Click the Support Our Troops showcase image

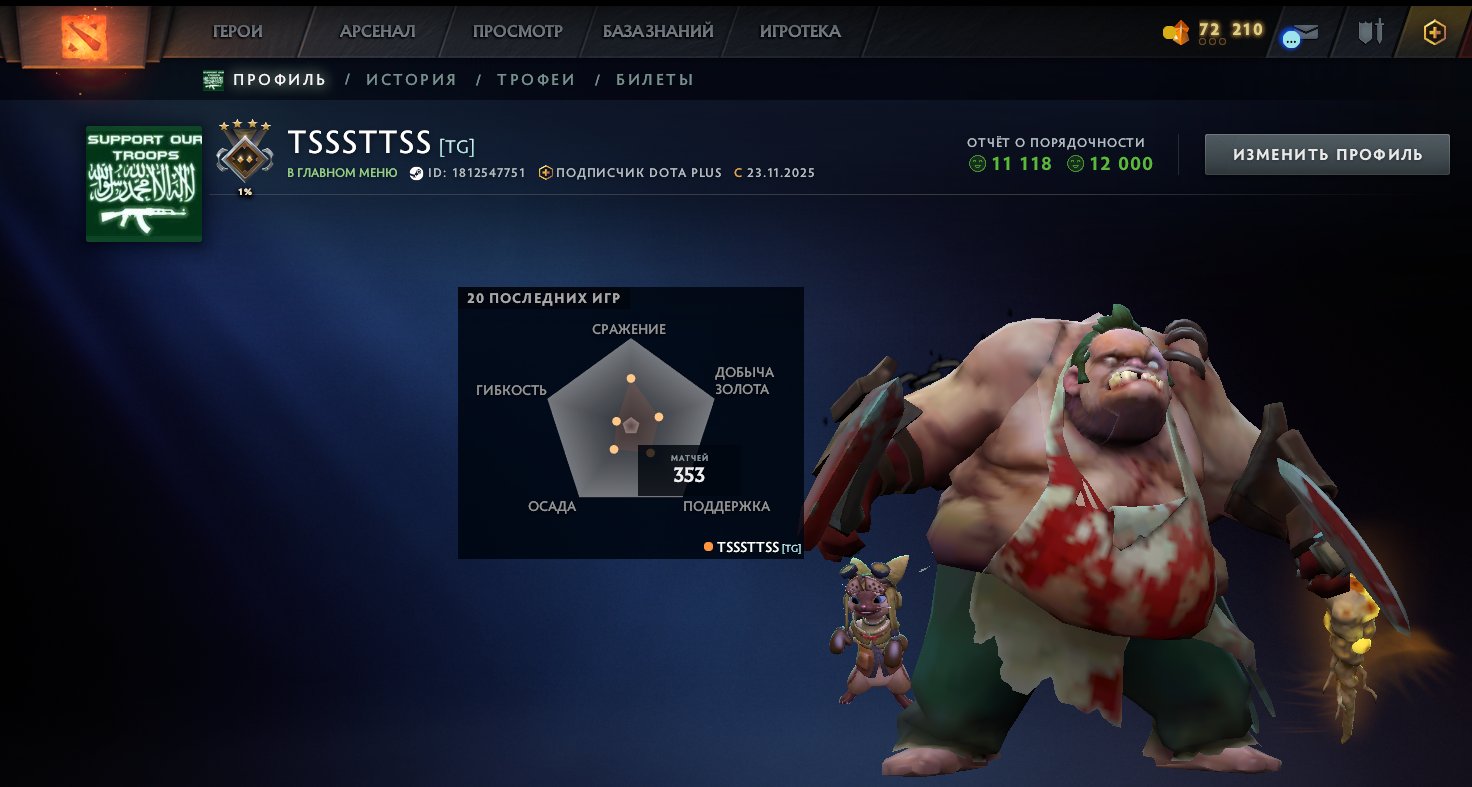[x=144, y=184]
